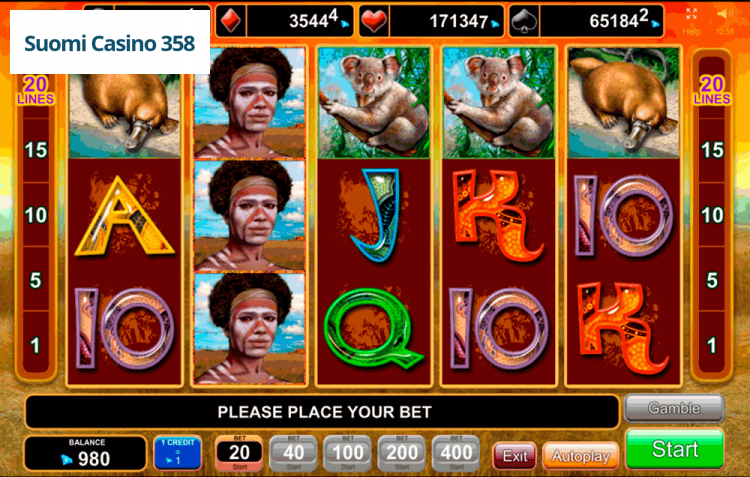Enable Autoplay spins
Screen dimensions: 750x477
580,456
